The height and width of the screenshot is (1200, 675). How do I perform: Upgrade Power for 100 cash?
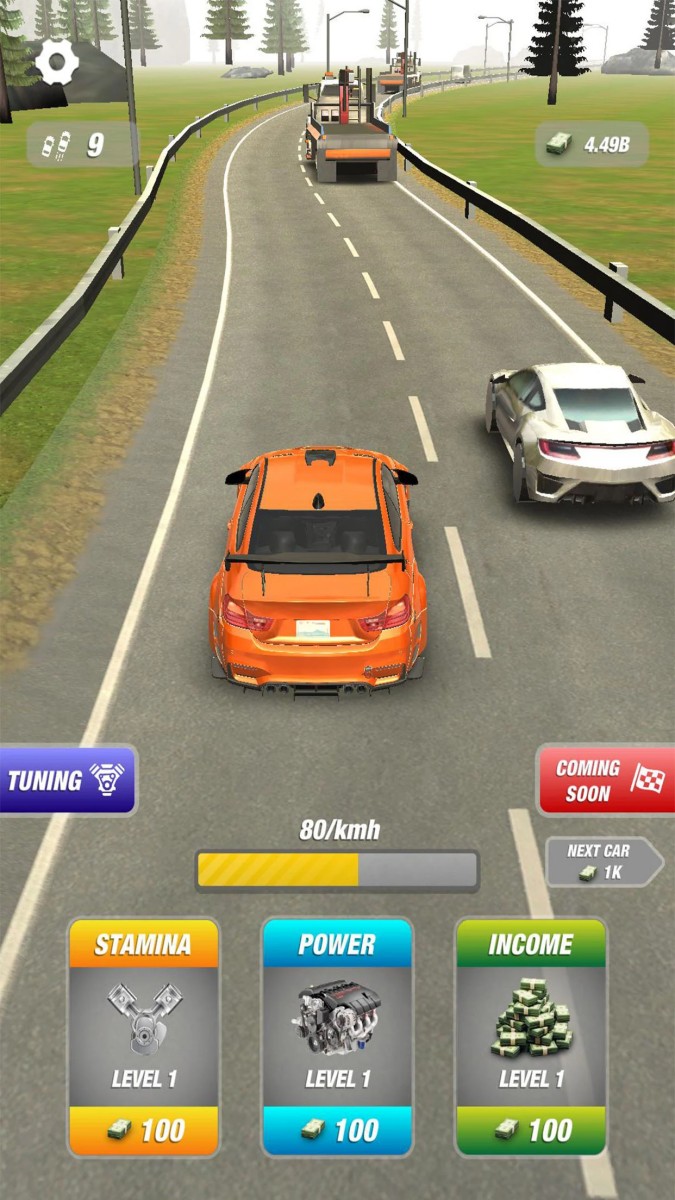coord(337,1130)
